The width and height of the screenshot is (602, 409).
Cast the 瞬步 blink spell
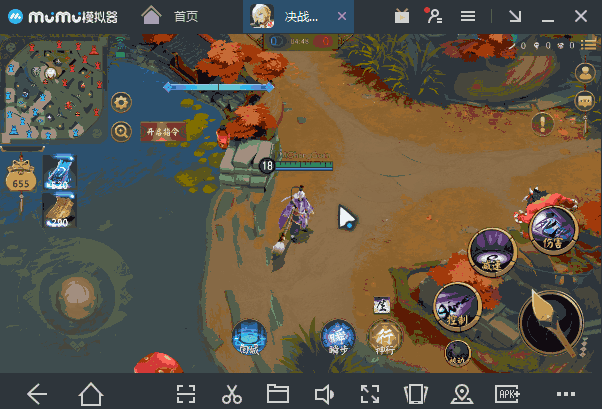338,339
